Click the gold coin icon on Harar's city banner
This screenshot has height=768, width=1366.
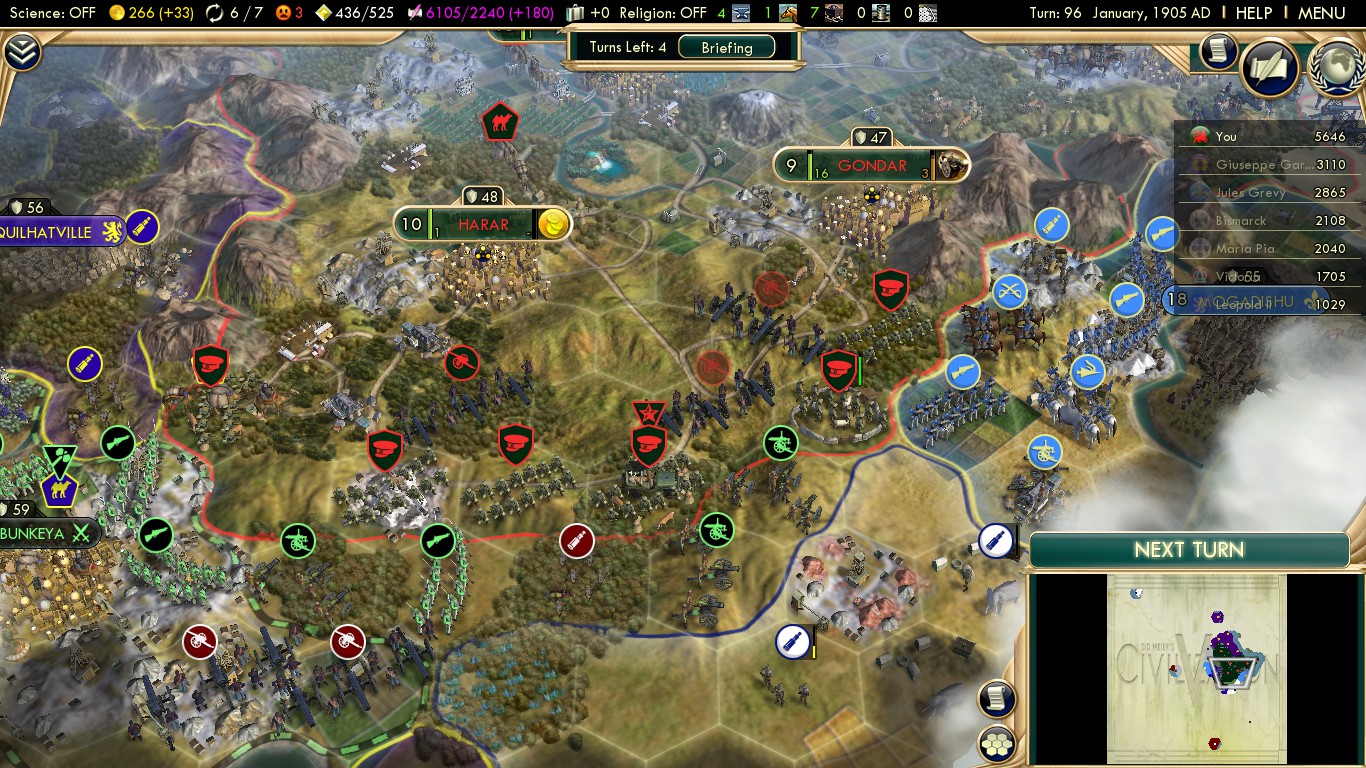point(554,224)
